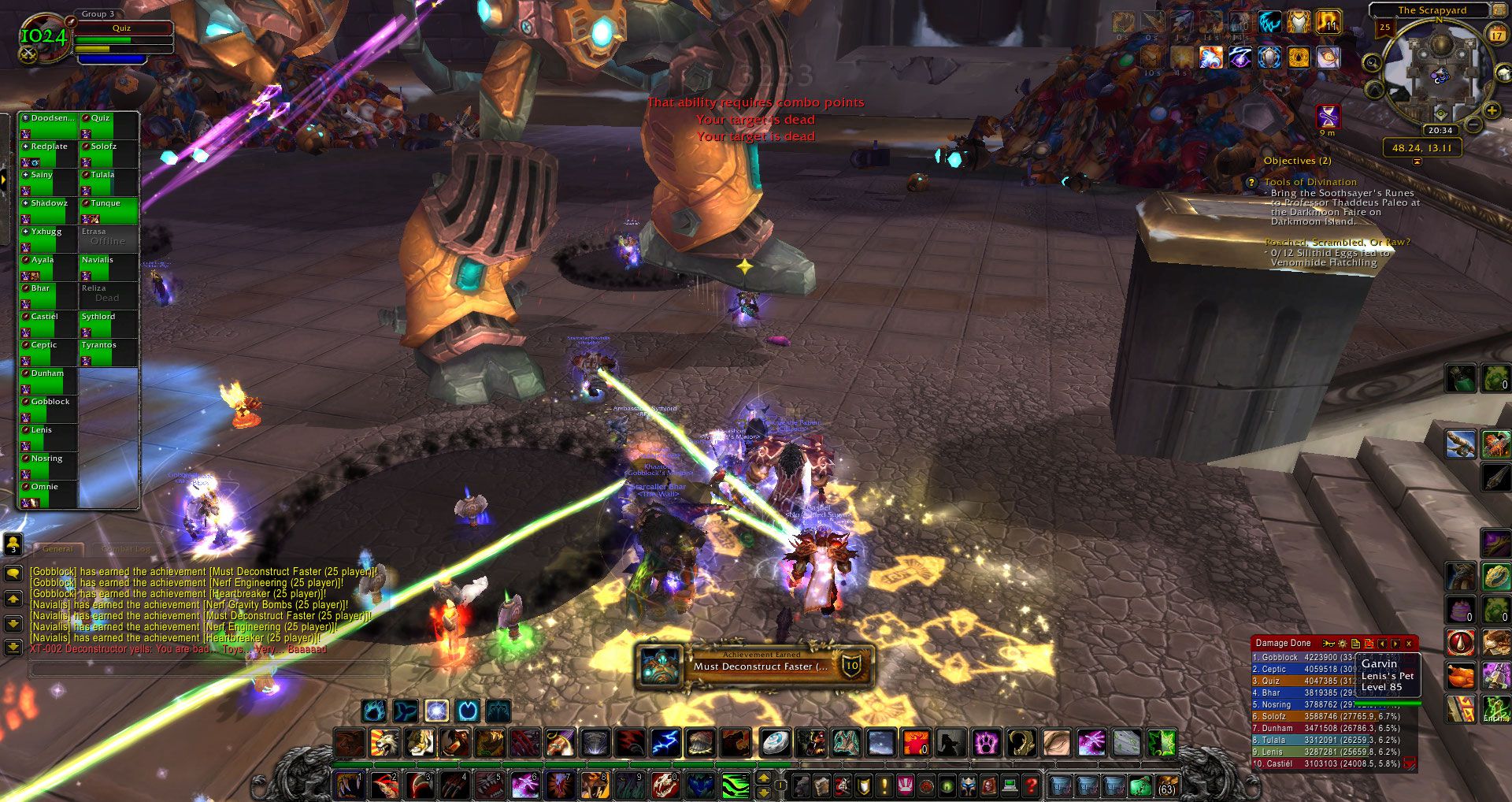
Task: Open the Combat Log chat tab
Action: point(124,549)
